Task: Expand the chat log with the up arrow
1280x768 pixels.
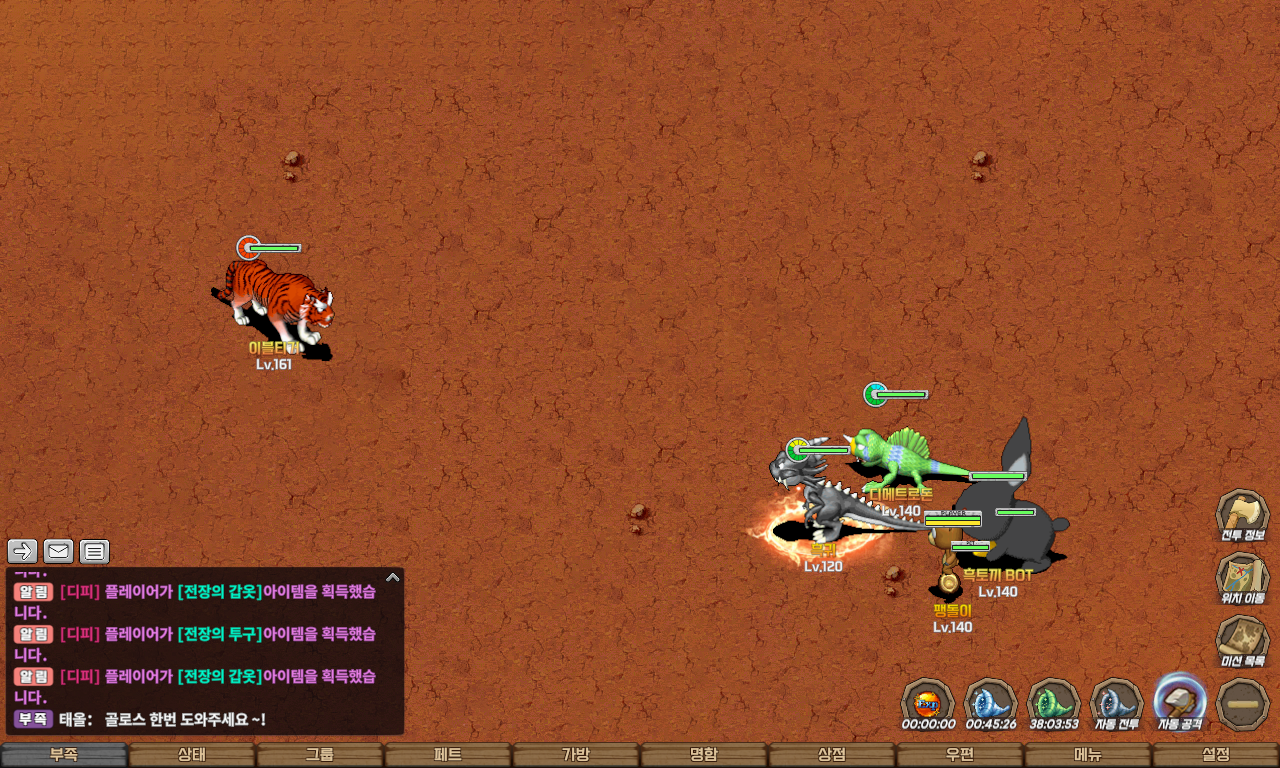Action: (x=393, y=577)
